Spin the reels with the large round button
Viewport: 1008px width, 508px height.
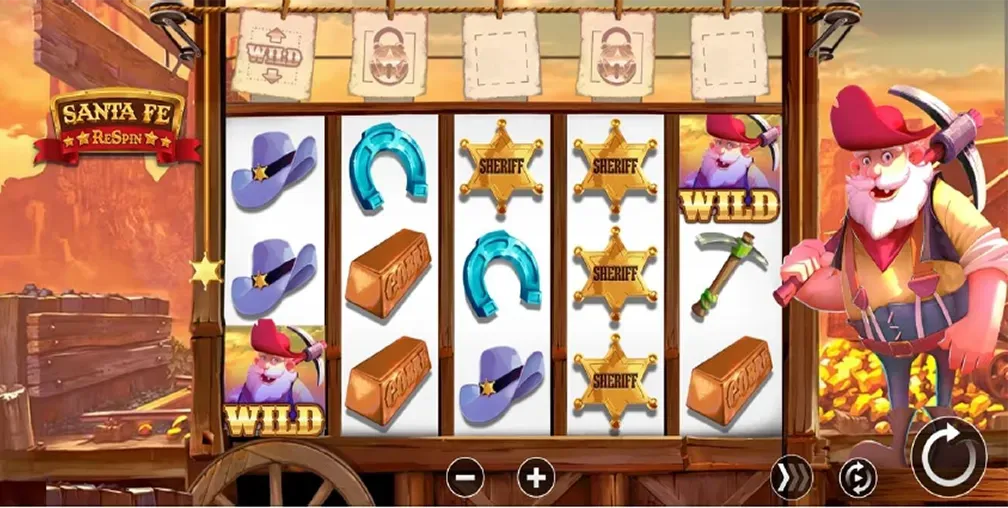click(949, 457)
